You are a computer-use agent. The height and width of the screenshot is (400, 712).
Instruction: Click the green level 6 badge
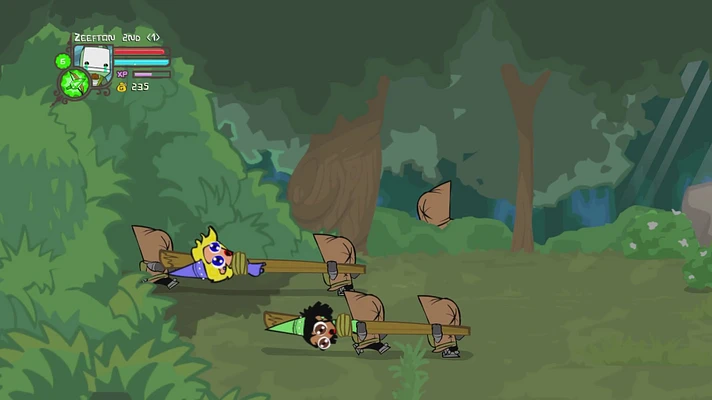63,62
